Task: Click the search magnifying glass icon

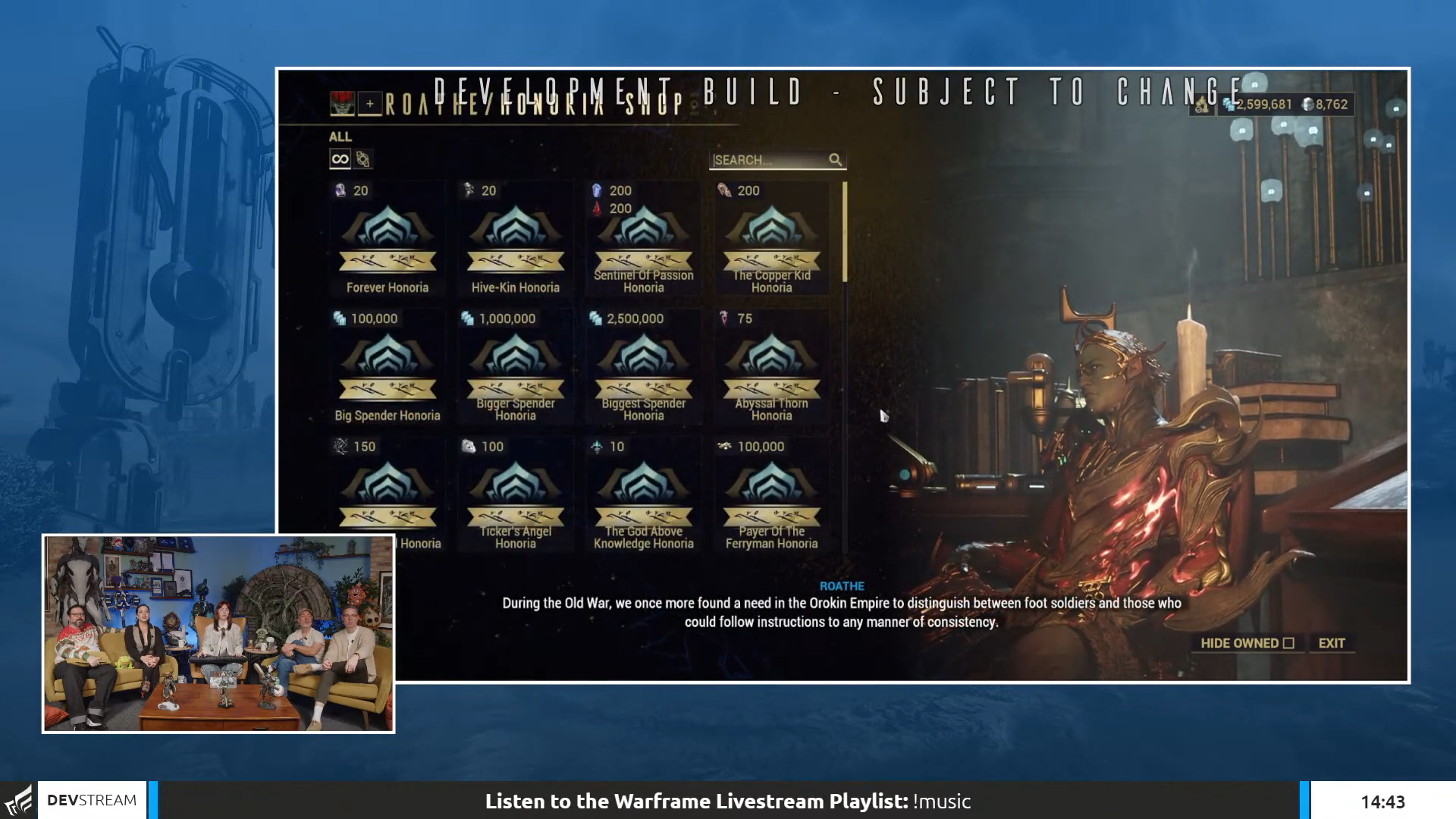Action: click(835, 160)
